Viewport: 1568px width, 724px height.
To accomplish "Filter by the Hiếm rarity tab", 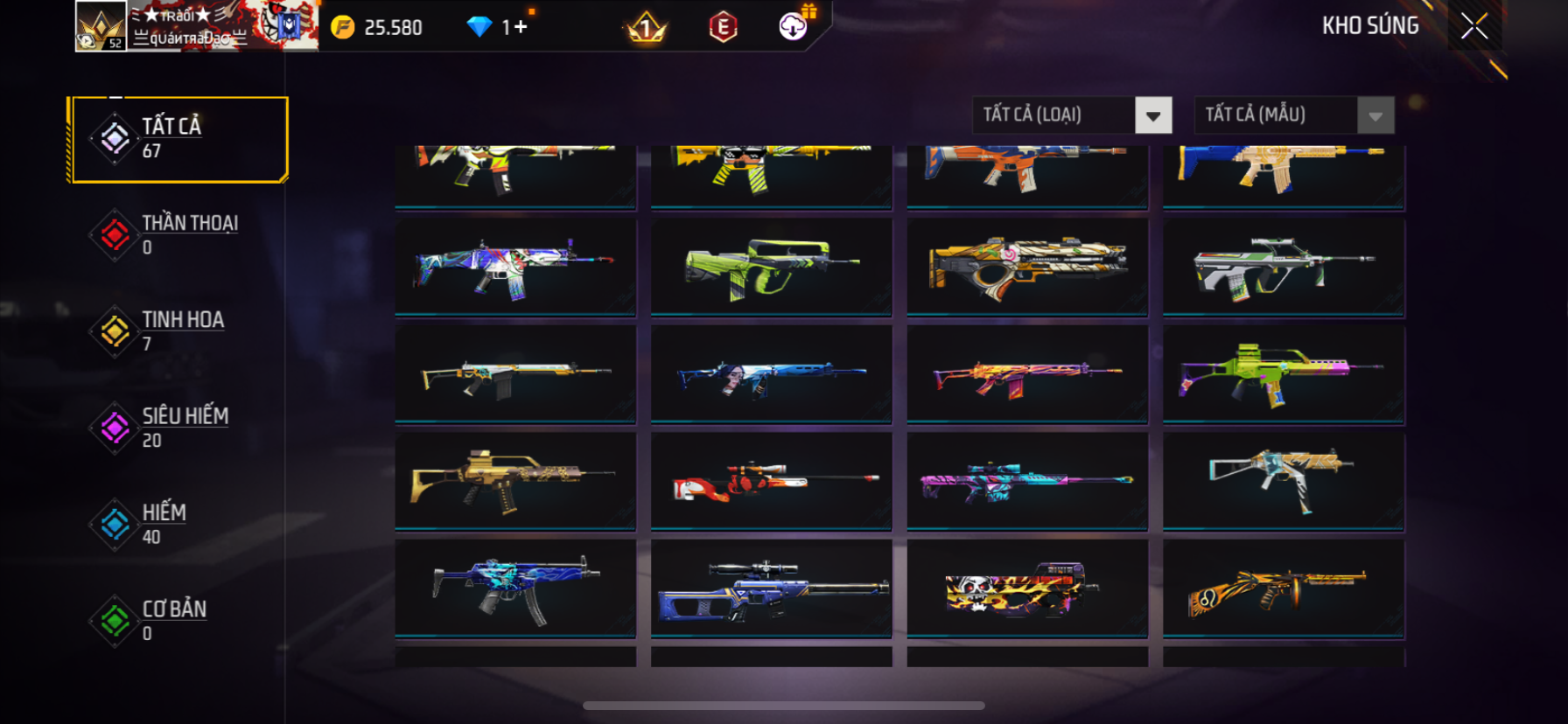I will click(179, 524).
